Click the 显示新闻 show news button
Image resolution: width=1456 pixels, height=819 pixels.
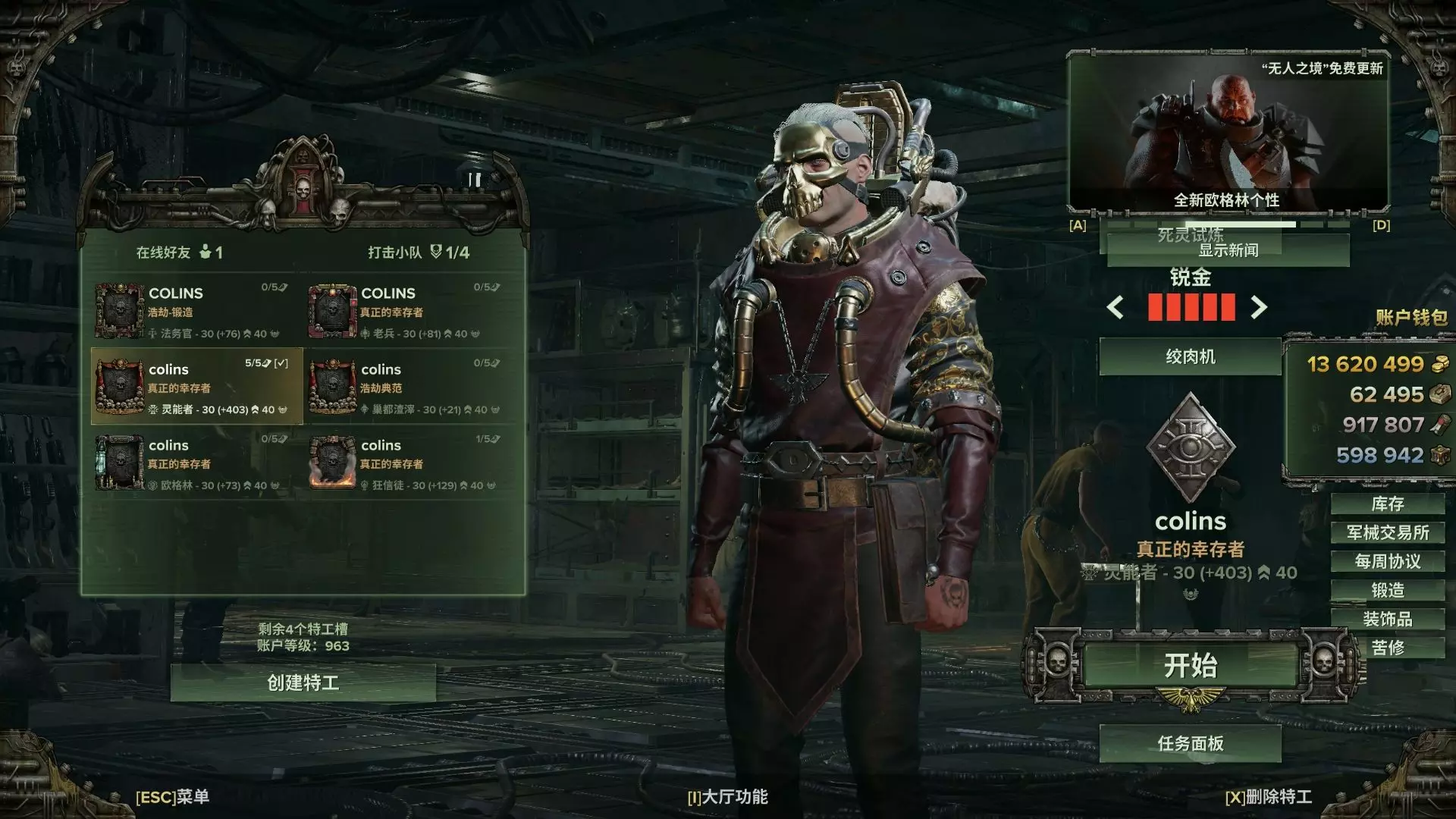[1228, 251]
